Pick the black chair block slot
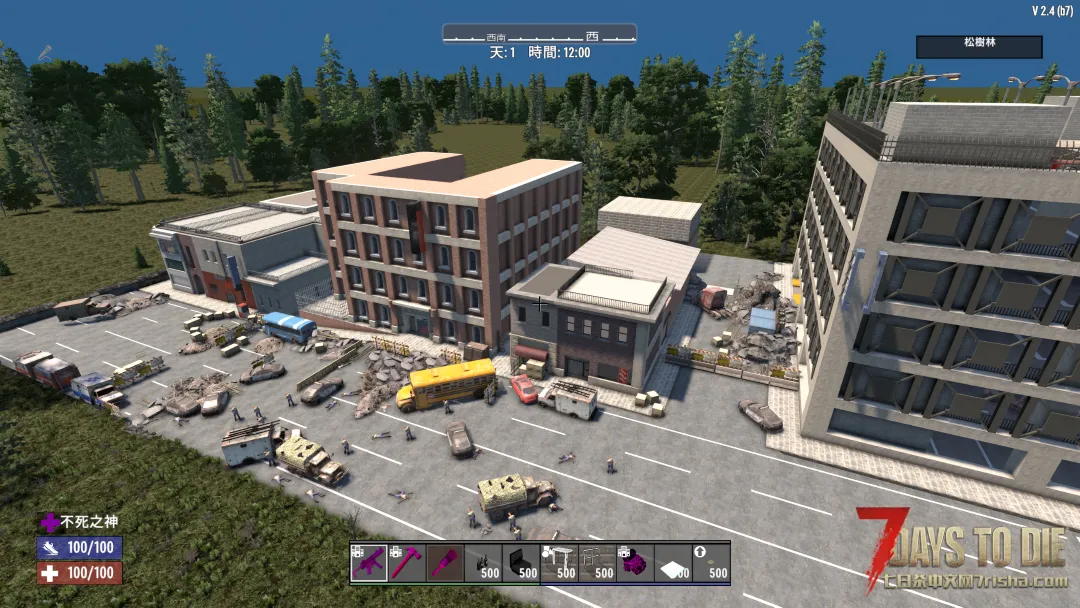Screen dimensions: 1080x608 pos(521,563)
